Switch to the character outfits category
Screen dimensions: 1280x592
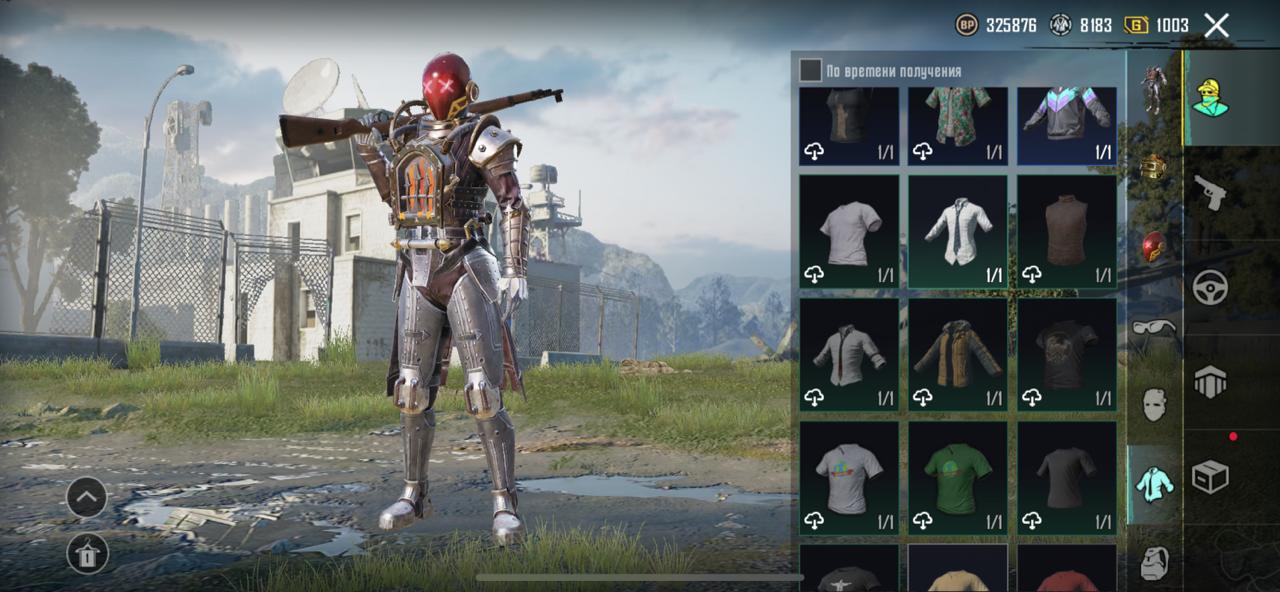point(1210,97)
